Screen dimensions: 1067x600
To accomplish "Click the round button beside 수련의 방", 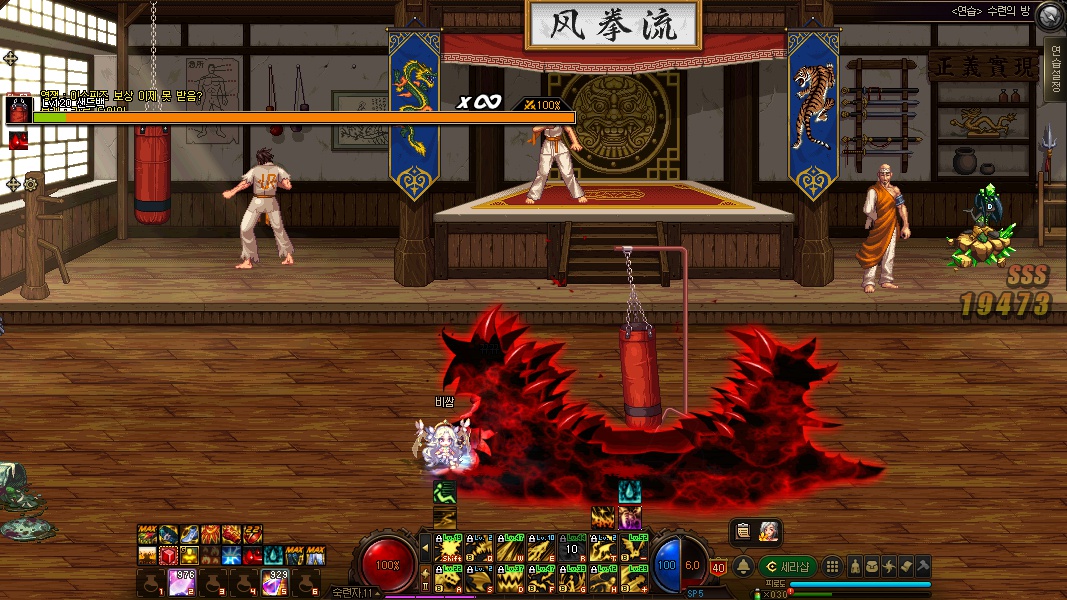I will pyautogui.click(x=1049, y=15).
